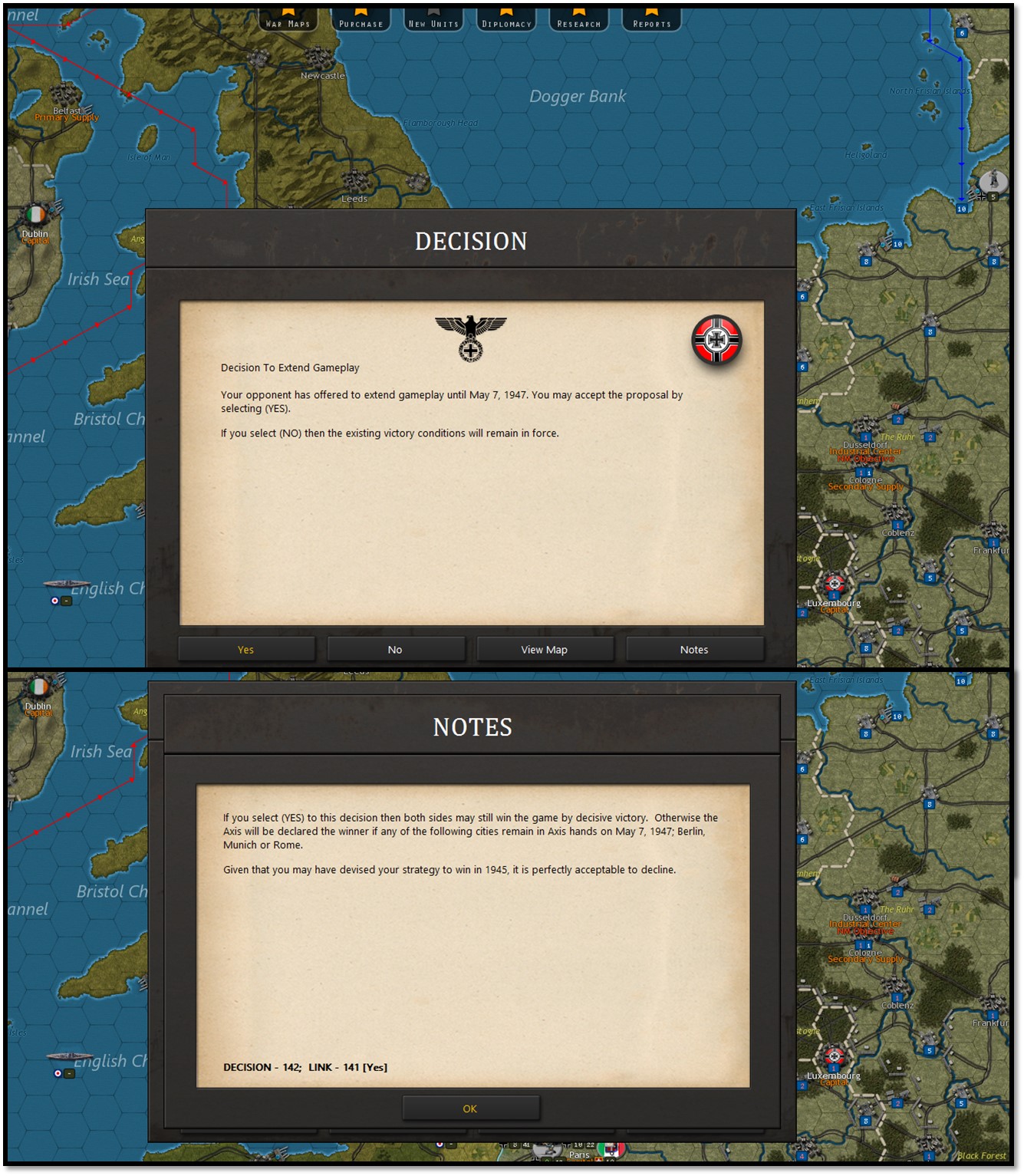Open the Reports screen

pyautogui.click(x=651, y=22)
